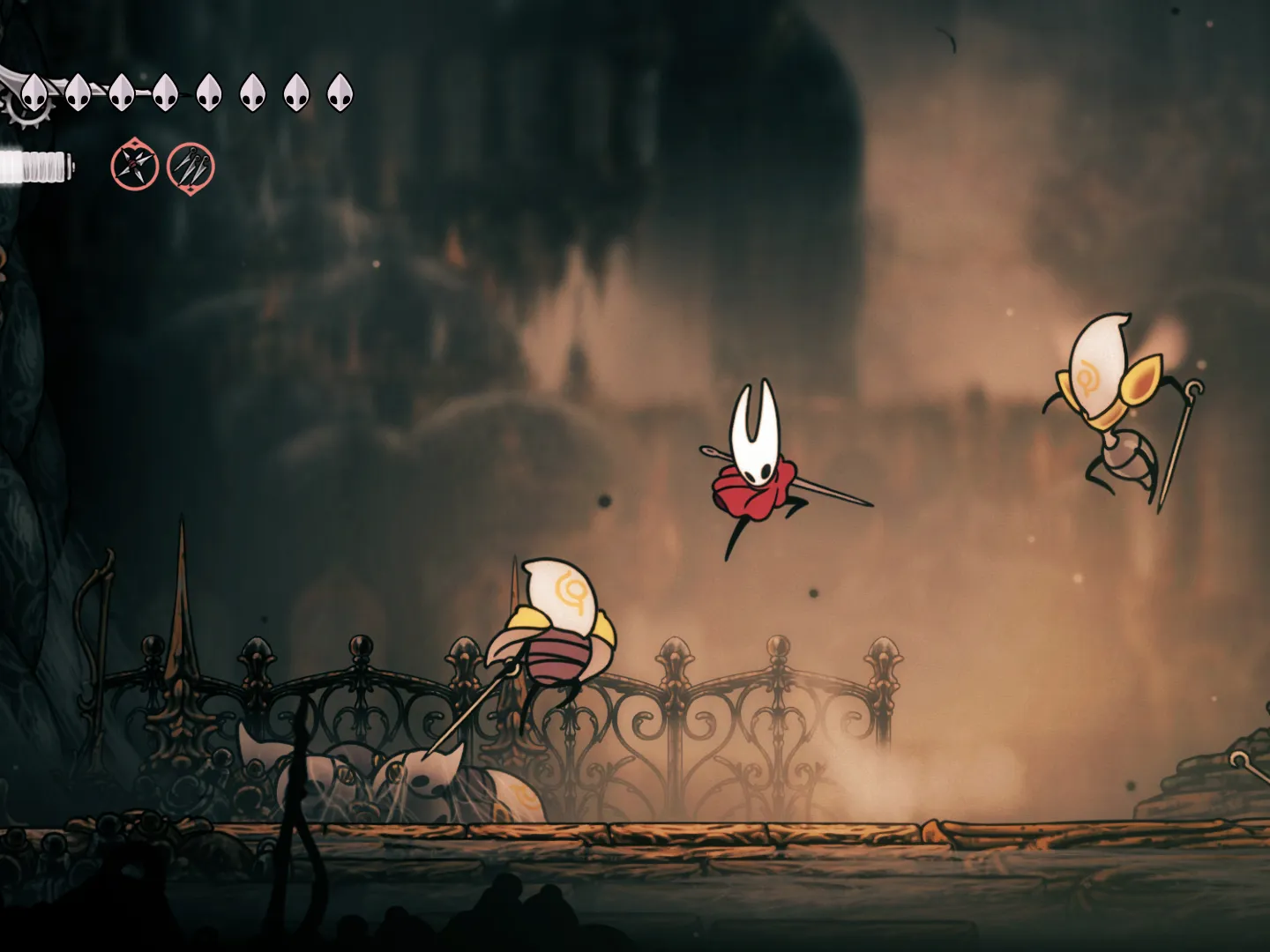Click the fifth health mask icon
Viewport: 1270px width, 952px height.
[x=209, y=93]
